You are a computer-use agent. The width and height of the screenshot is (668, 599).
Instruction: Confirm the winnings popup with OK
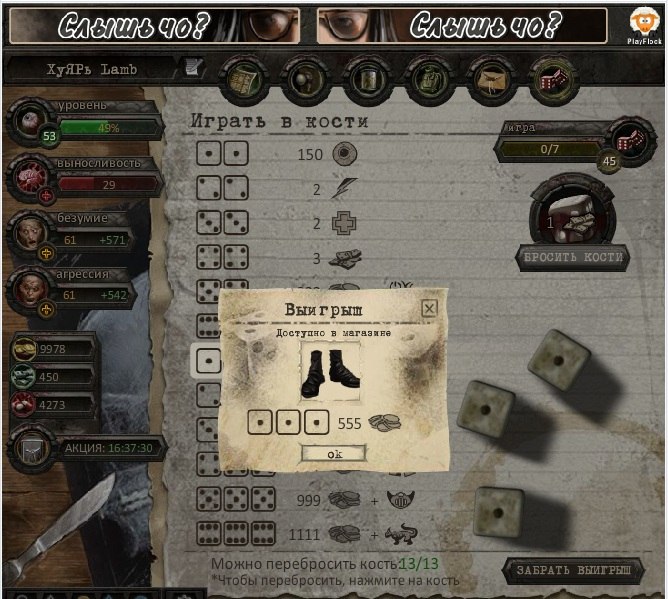coord(333,454)
